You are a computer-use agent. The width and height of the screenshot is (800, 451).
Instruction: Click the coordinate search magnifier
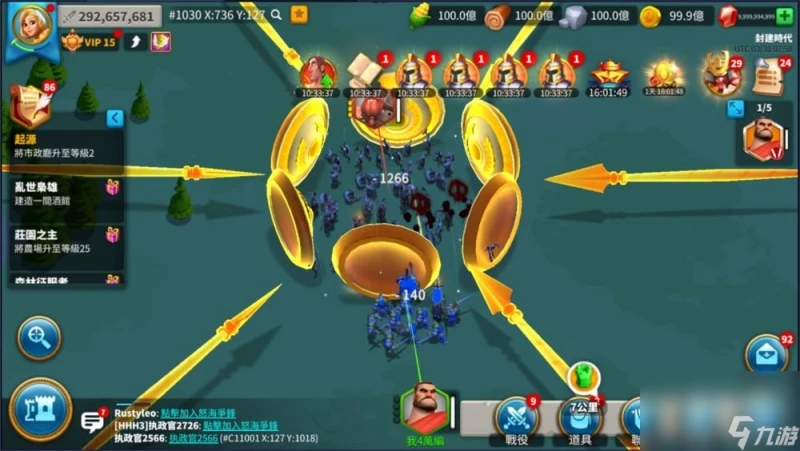coord(272,15)
